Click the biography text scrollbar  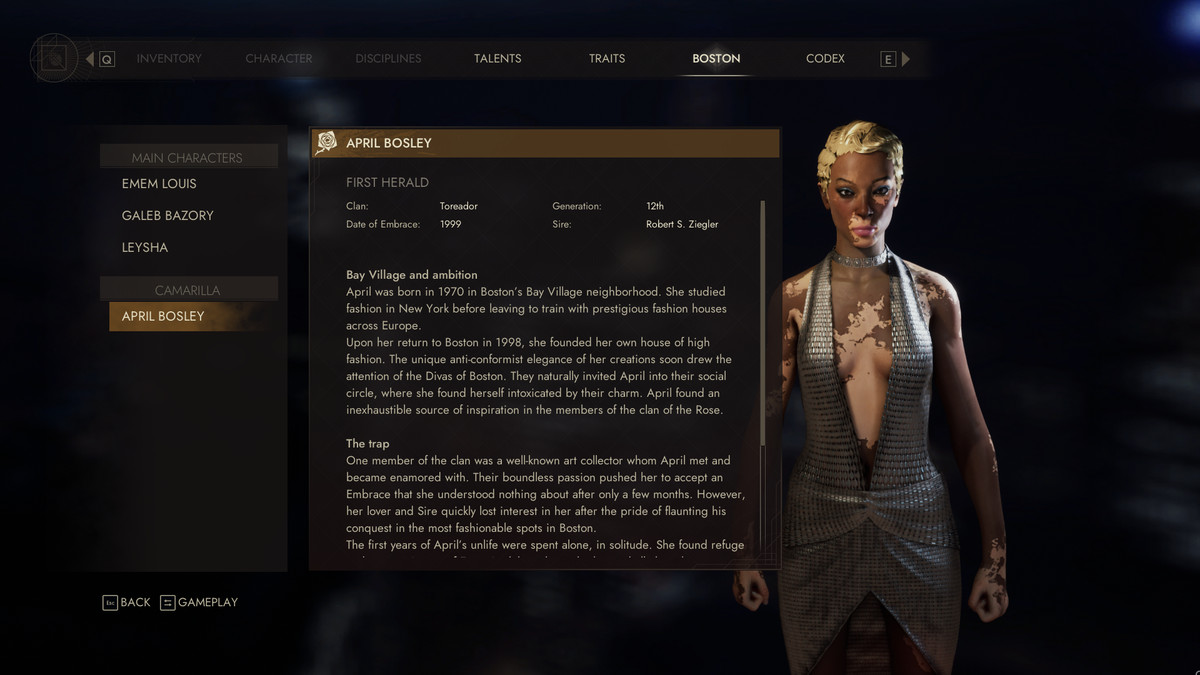click(763, 320)
